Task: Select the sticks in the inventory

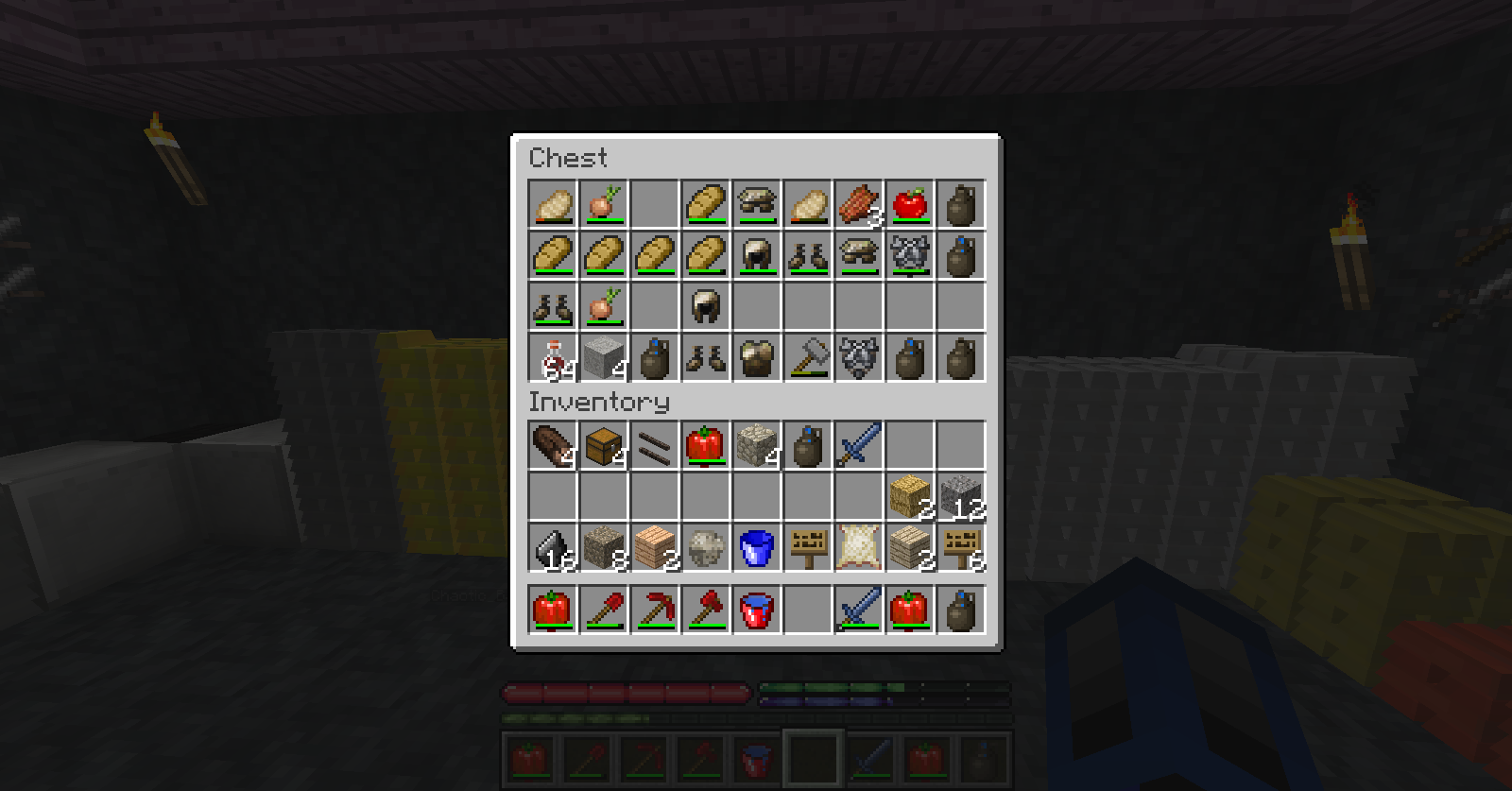Action: pos(655,445)
